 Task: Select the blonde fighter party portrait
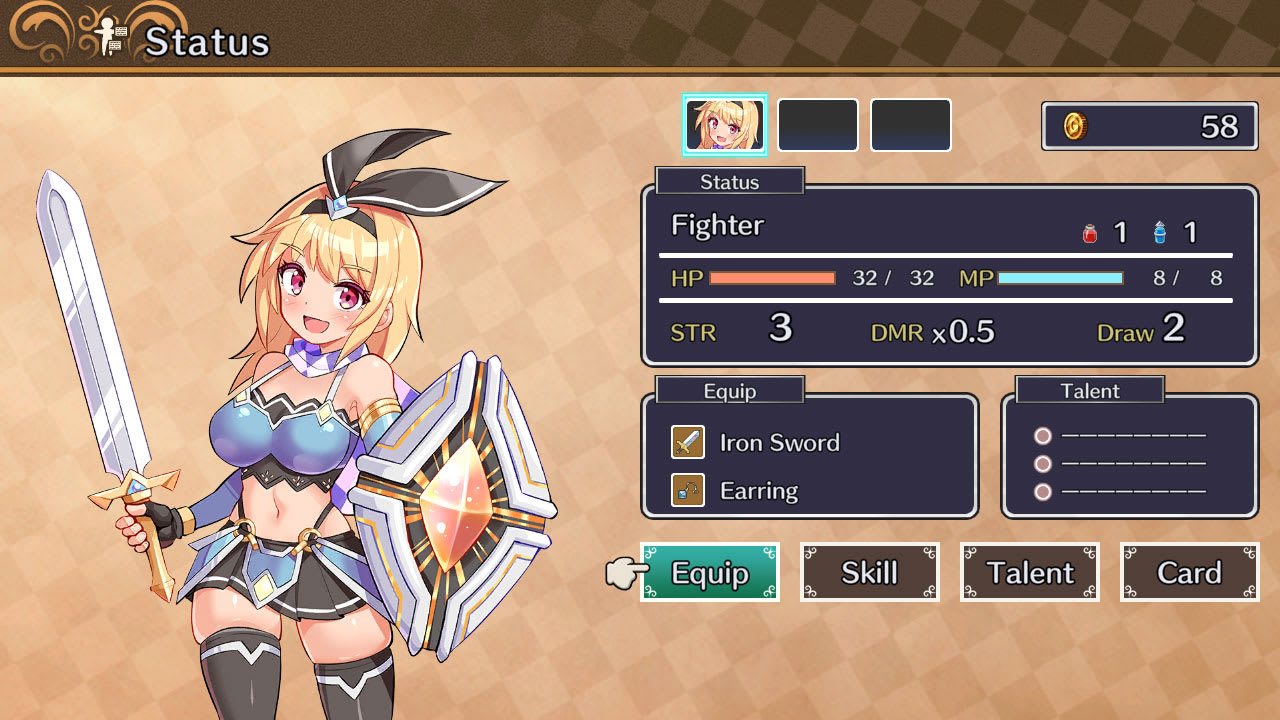click(x=725, y=125)
